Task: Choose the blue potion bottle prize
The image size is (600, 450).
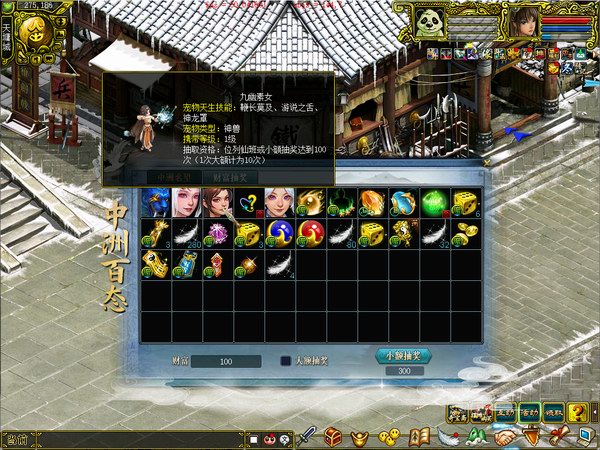Action: (186, 265)
